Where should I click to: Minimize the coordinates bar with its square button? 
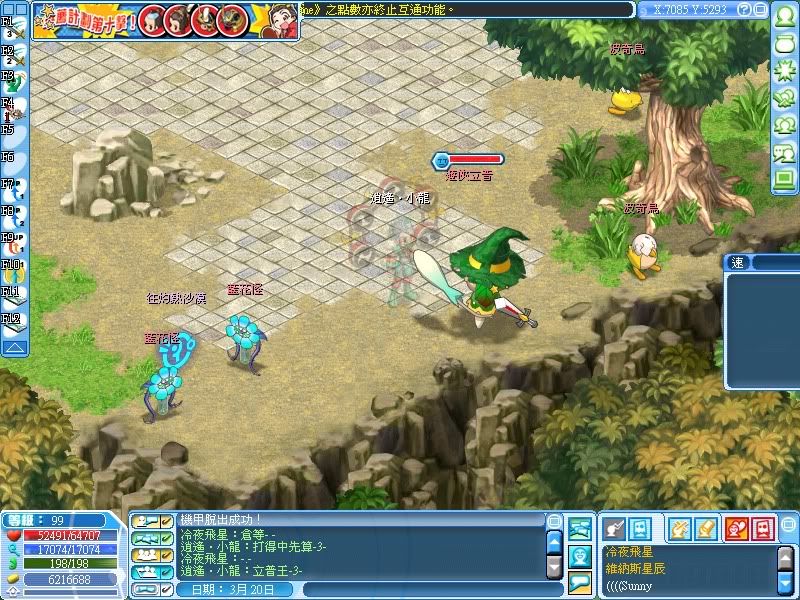(x=759, y=10)
